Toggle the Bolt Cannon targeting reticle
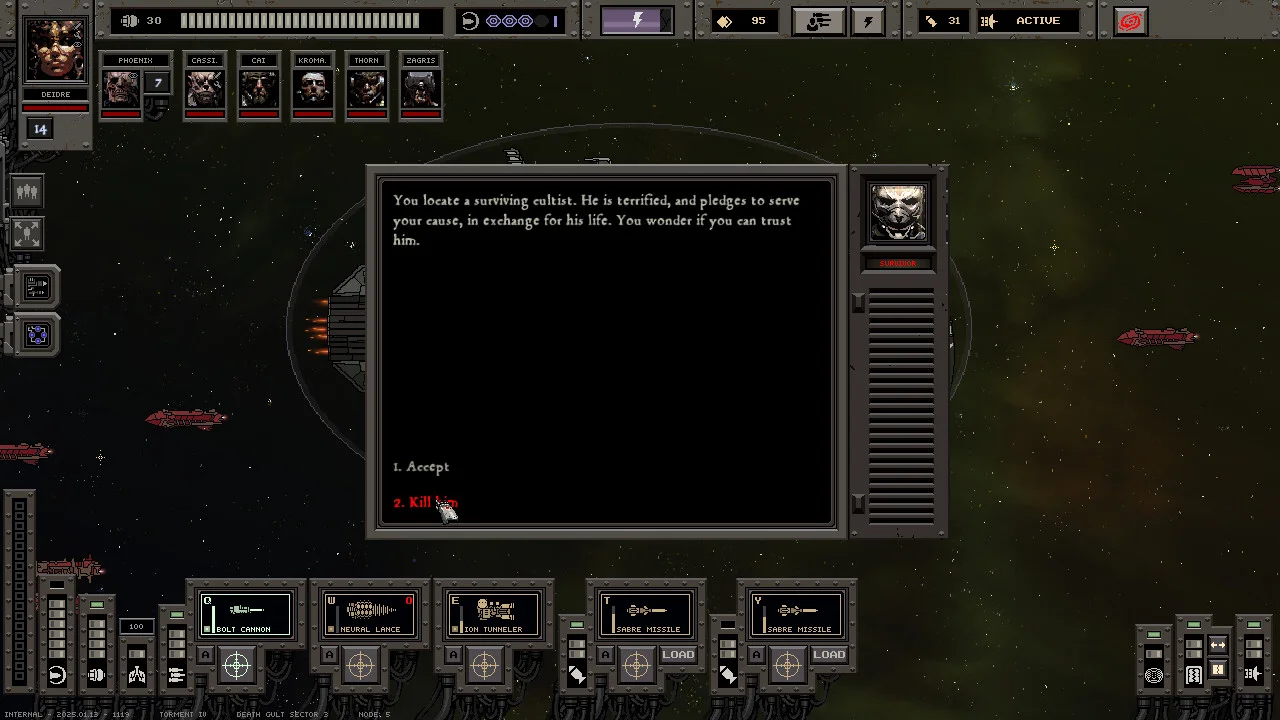Image resolution: width=1280 pixels, height=720 pixels. (237, 665)
